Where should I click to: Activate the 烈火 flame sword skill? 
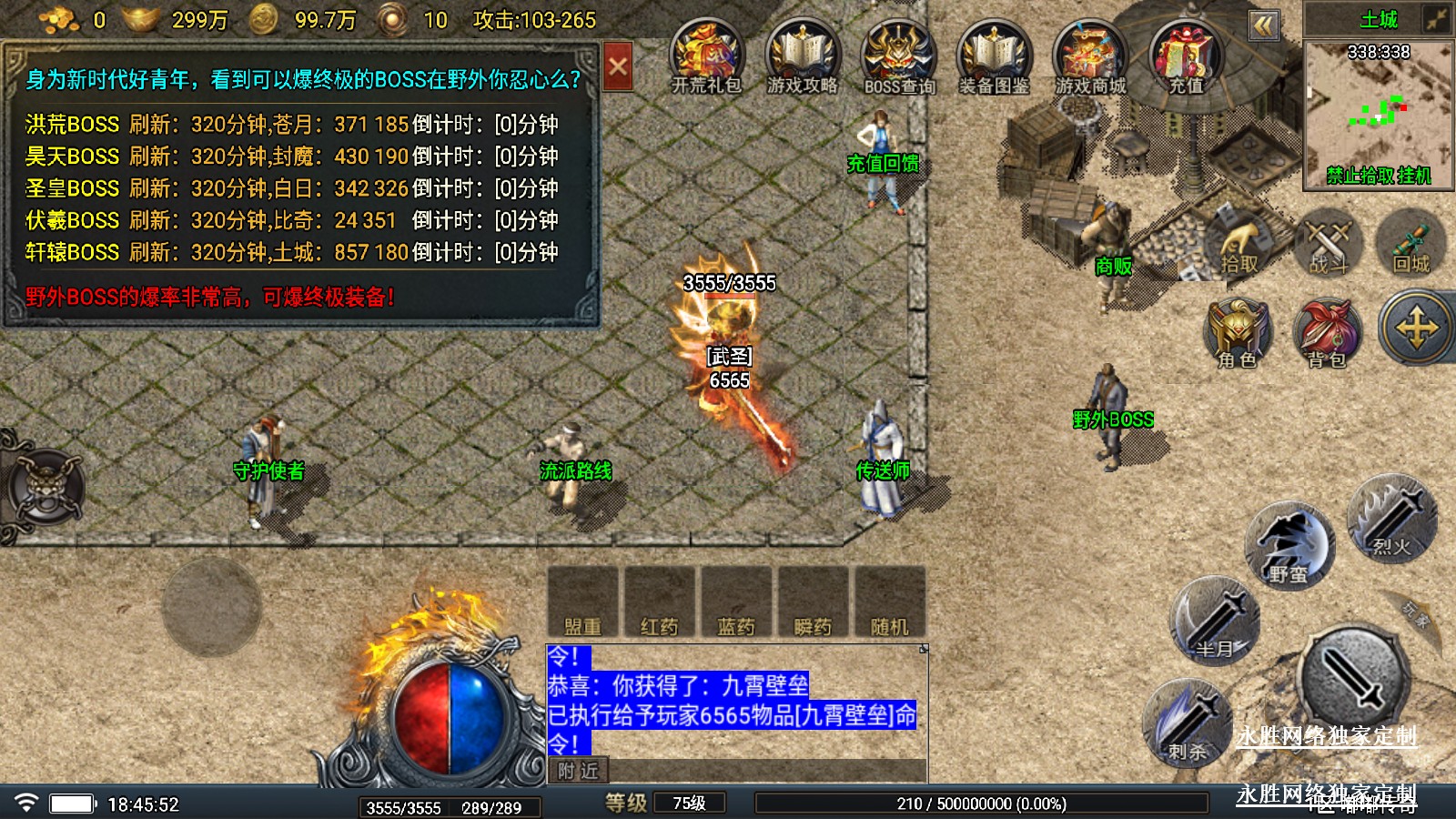point(1391,519)
